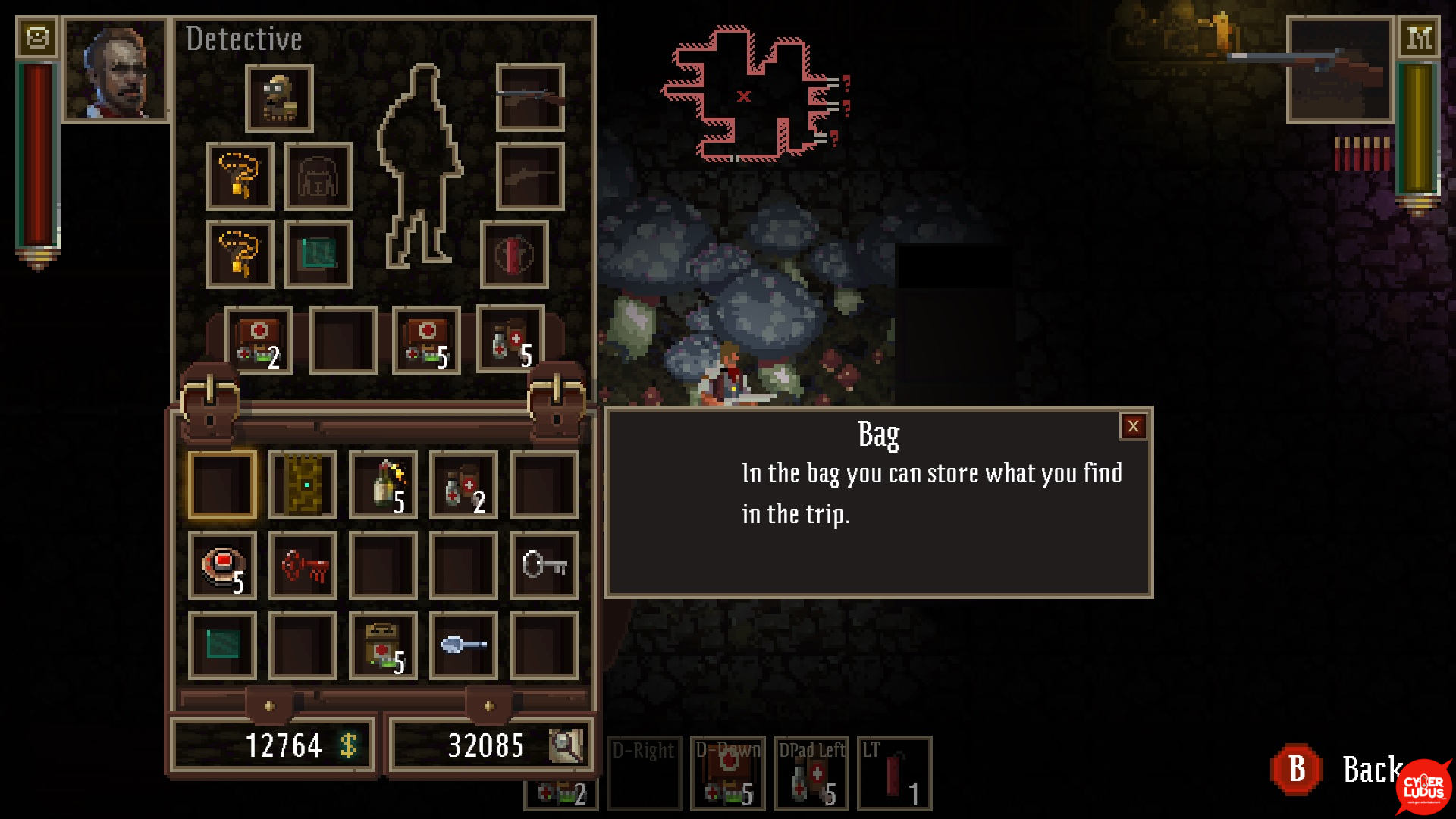Click the face icon button above health bar

37,37
